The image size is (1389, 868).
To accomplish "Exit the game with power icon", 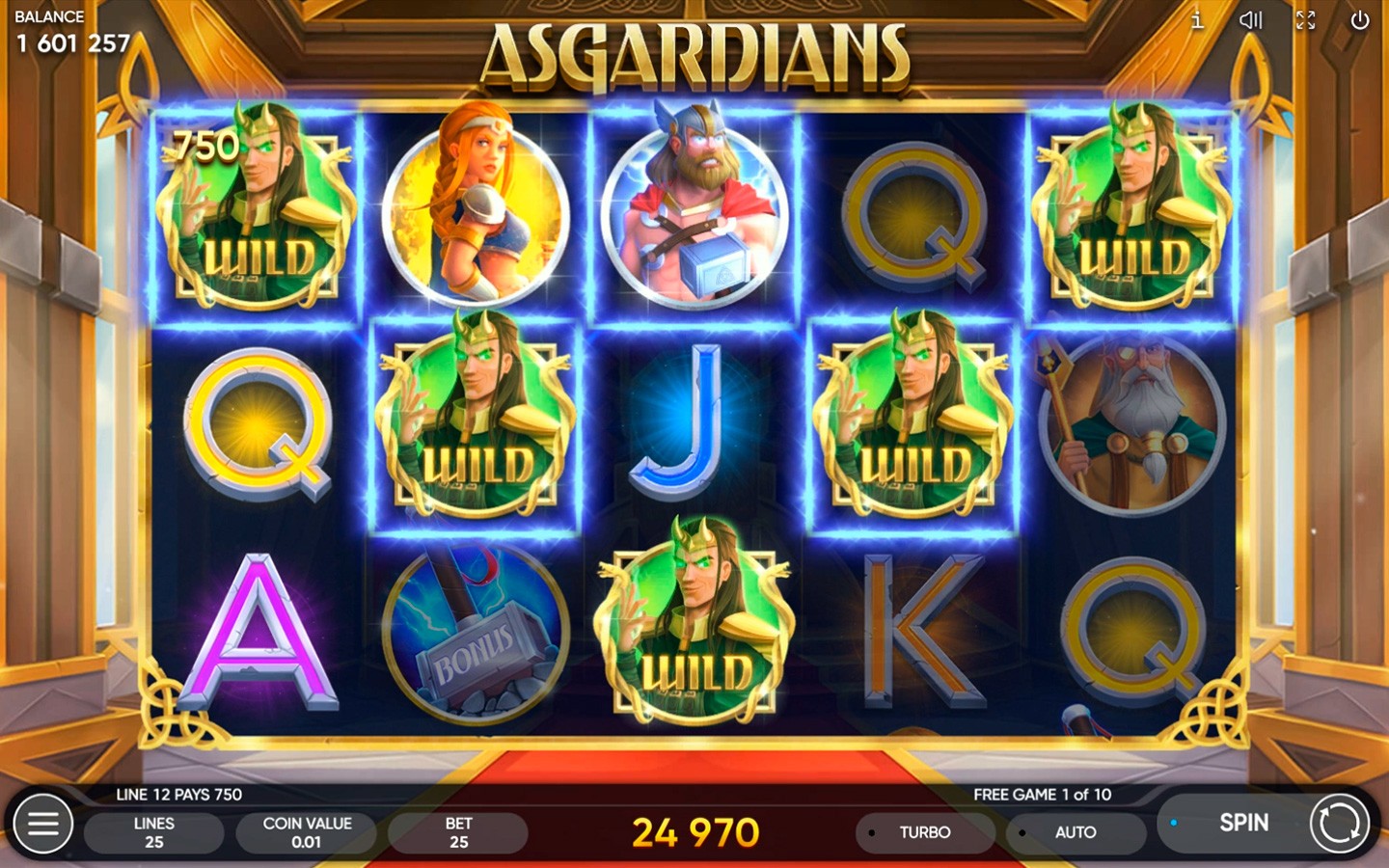I will (1359, 20).
